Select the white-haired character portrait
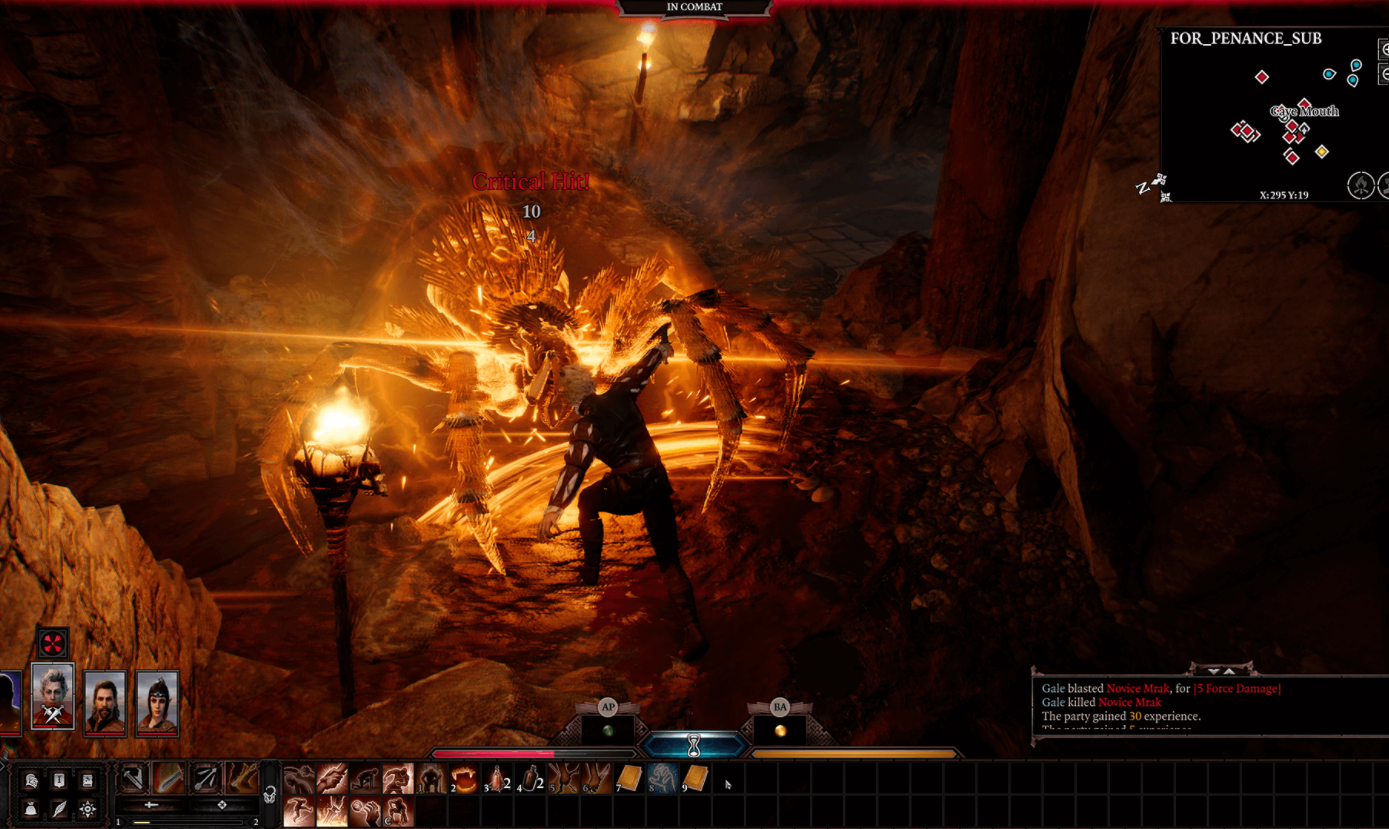 [x=53, y=696]
